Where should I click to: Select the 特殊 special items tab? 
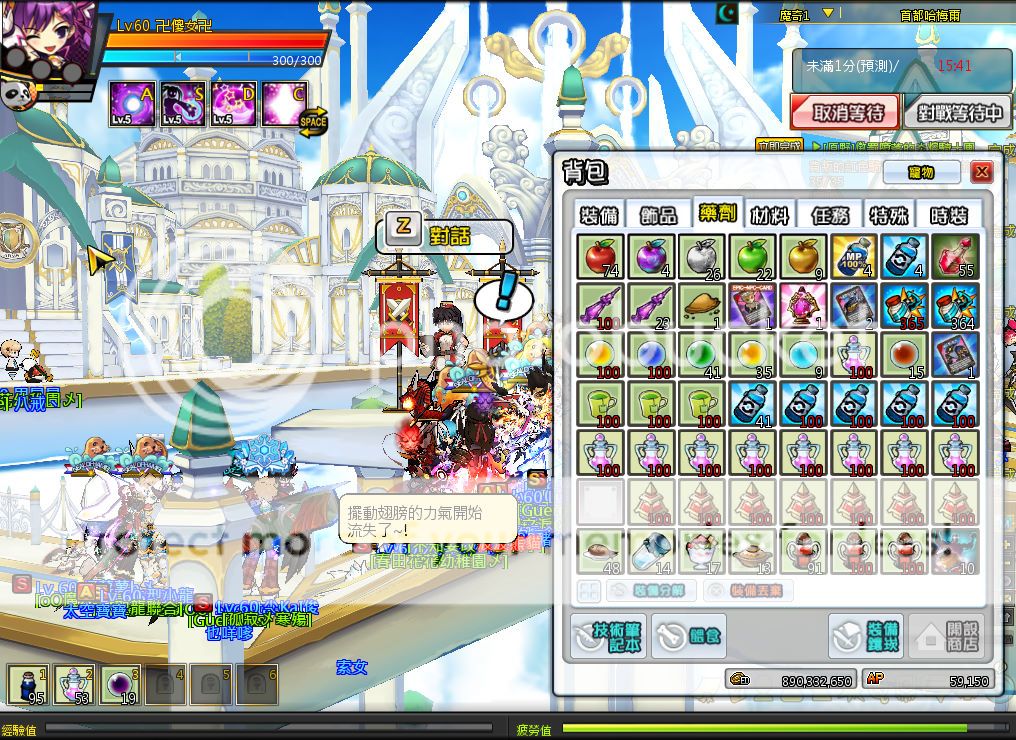[889, 215]
